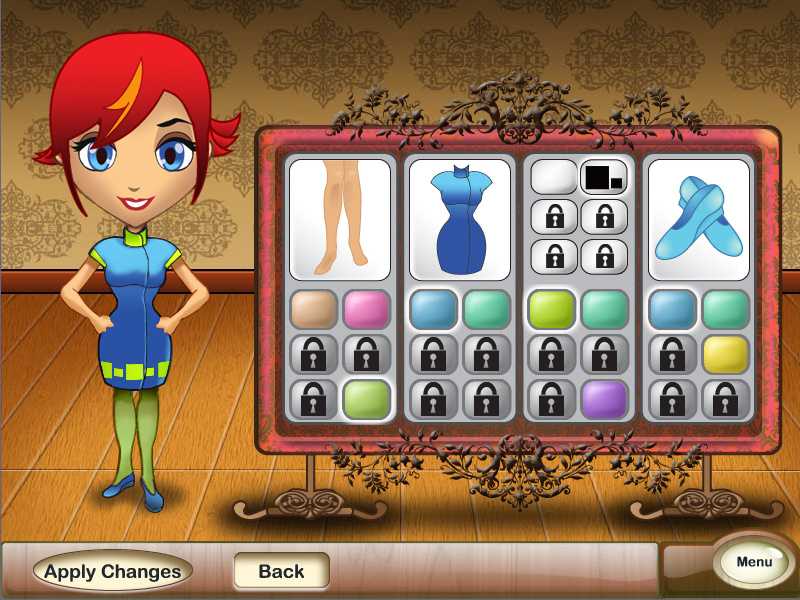Viewport: 800px width, 600px height.
Task: Select the blue dress color swatch
Action: coord(433,310)
